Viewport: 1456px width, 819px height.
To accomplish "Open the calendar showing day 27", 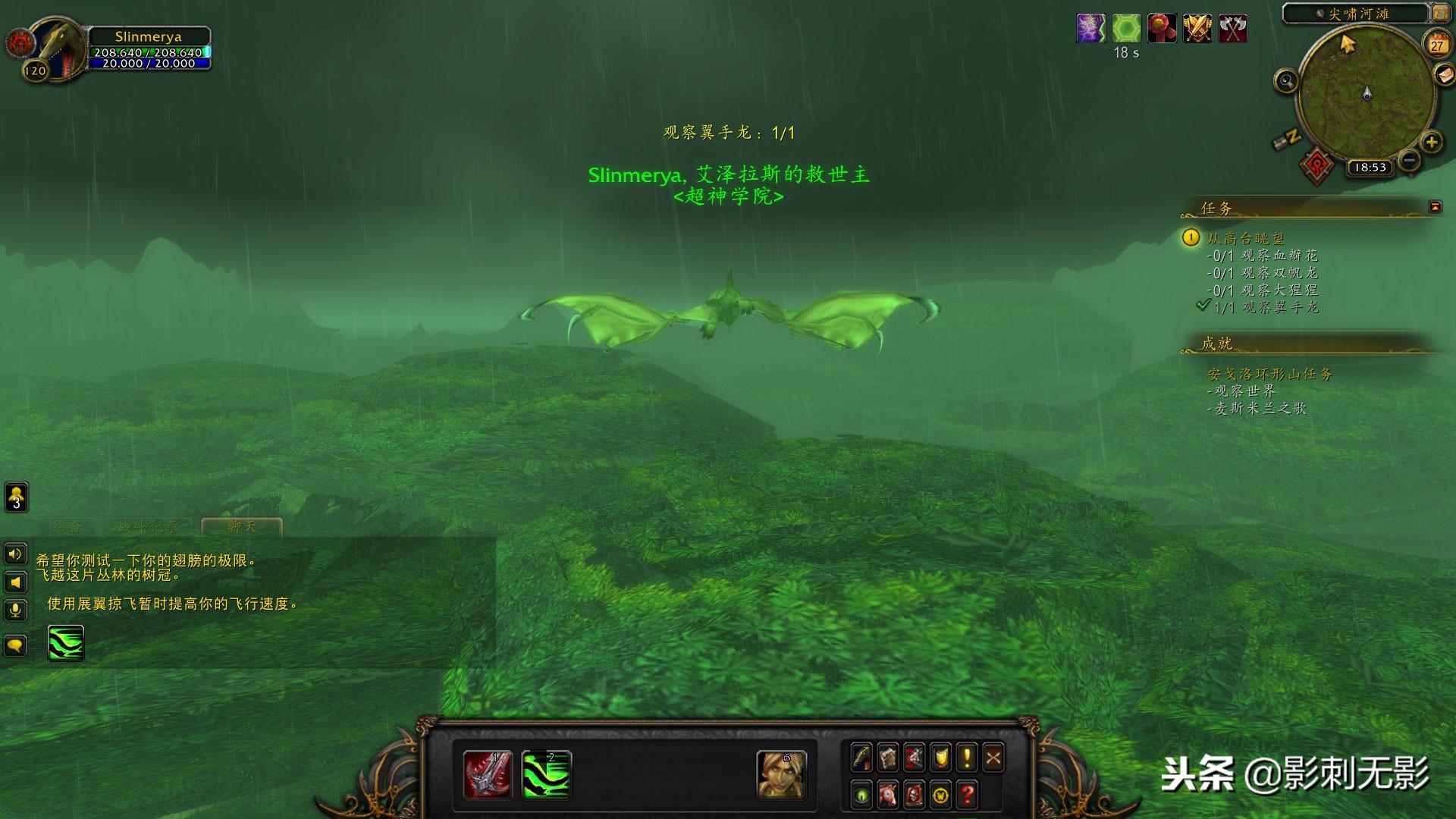I will tap(1437, 45).
